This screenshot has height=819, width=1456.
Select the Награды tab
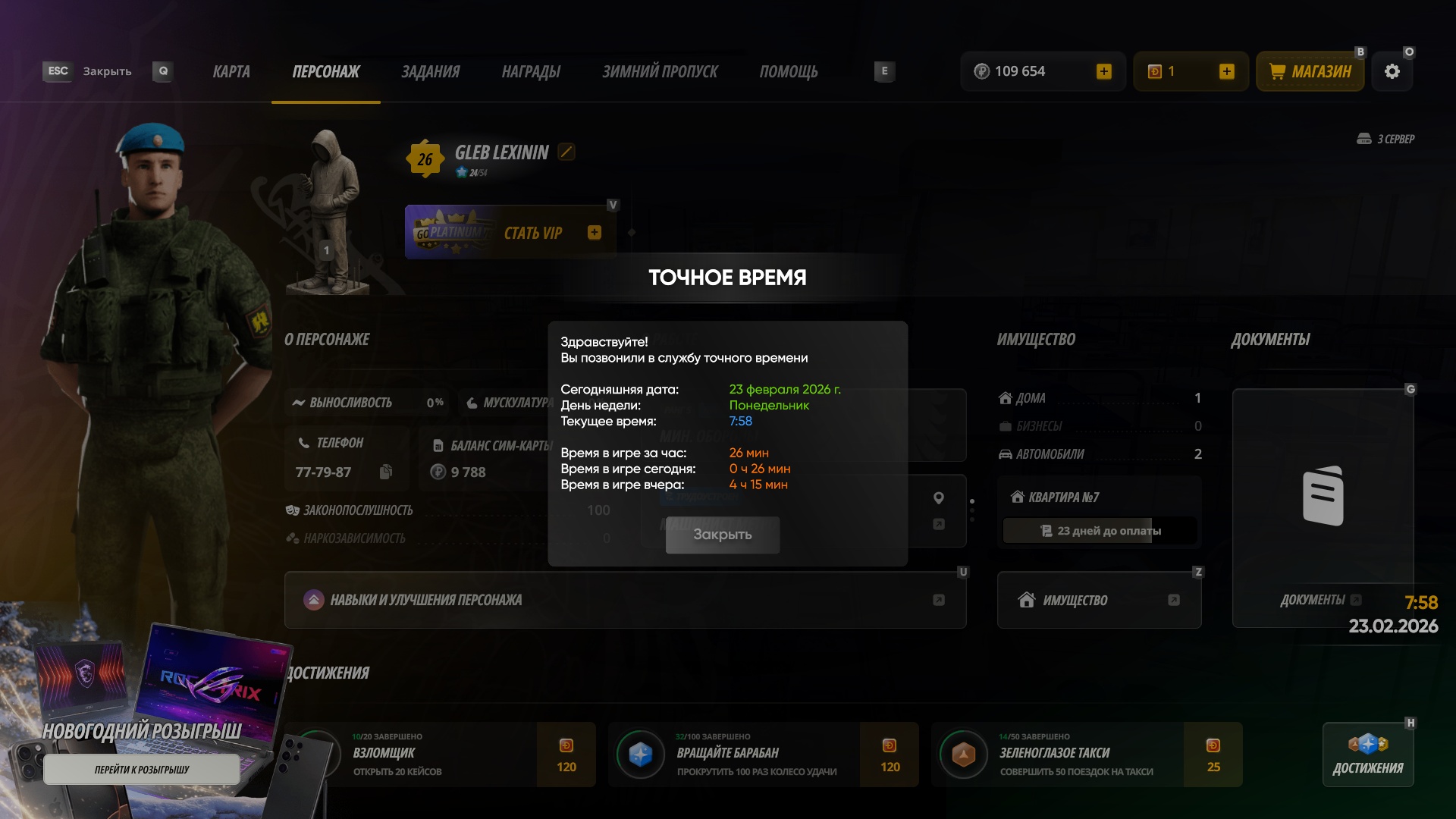click(531, 72)
